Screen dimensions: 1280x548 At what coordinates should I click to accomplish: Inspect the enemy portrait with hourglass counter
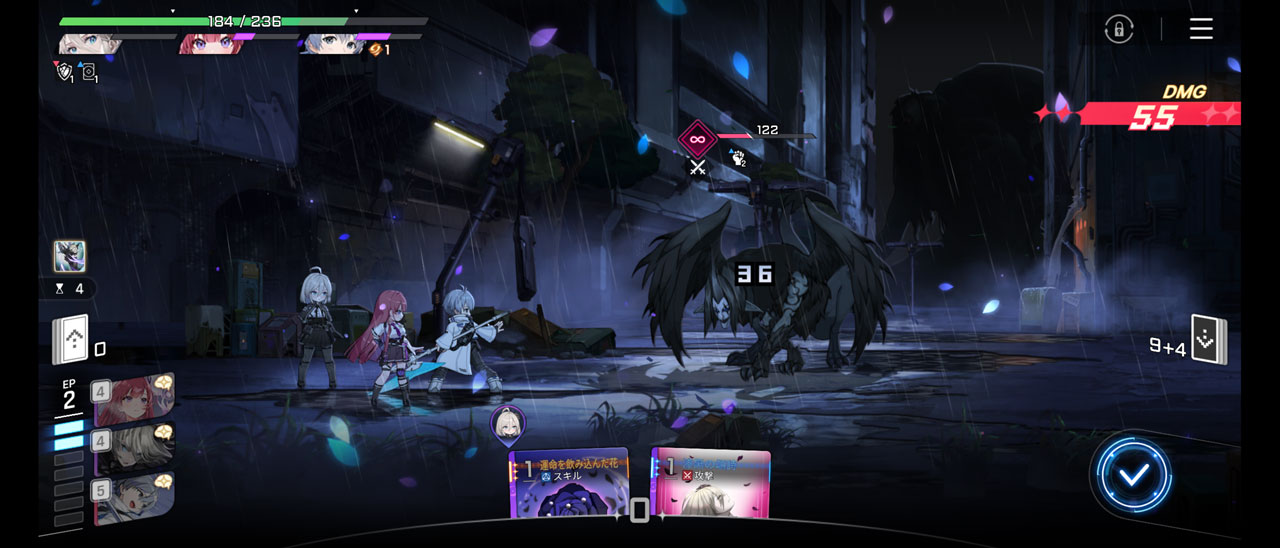pos(70,257)
